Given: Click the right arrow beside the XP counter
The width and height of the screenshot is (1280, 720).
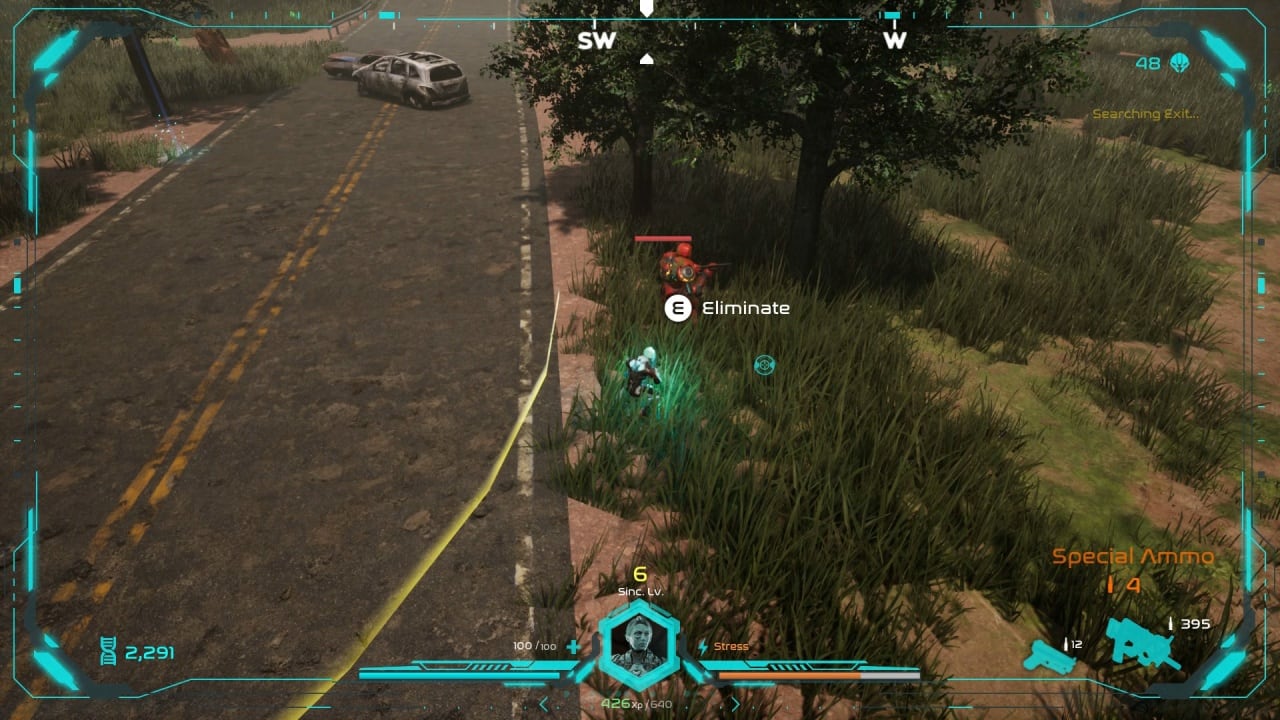Looking at the screenshot, I should pyautogui.click(x=735, y=704).
